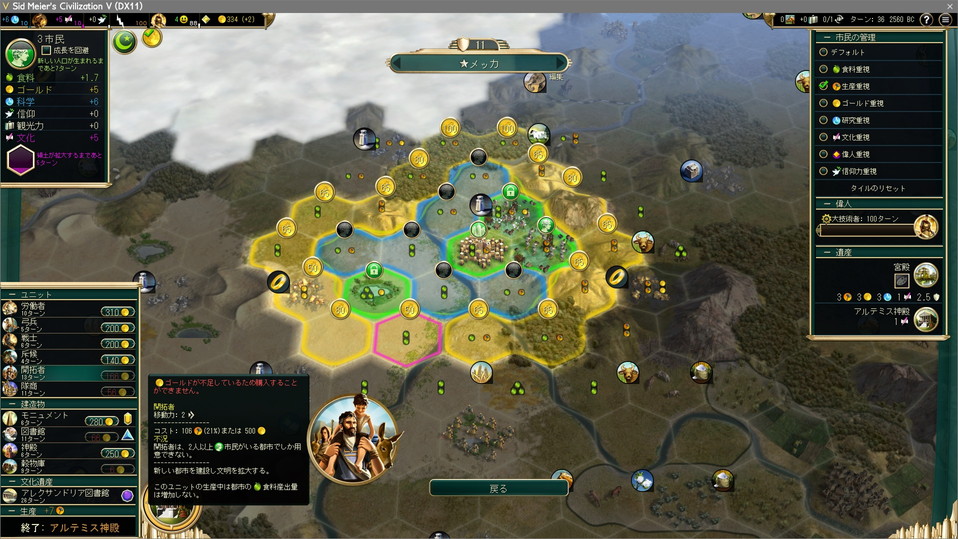Click the 戻る (return) button
This screenshot has width=958, height=539.
click(498, 488)
